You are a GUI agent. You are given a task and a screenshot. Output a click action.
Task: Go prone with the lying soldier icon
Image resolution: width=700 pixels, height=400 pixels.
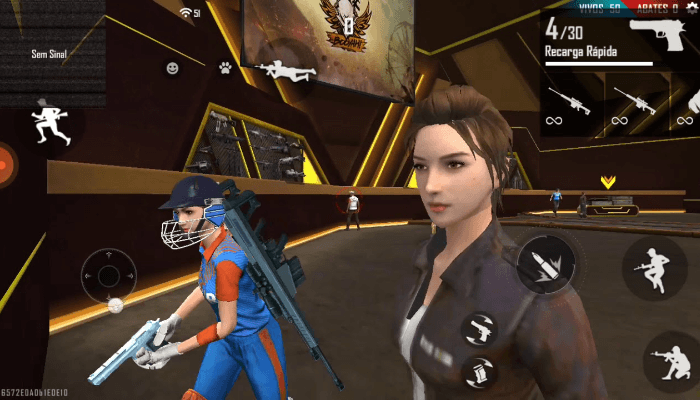pyautogui.click(x=284, y=69)
